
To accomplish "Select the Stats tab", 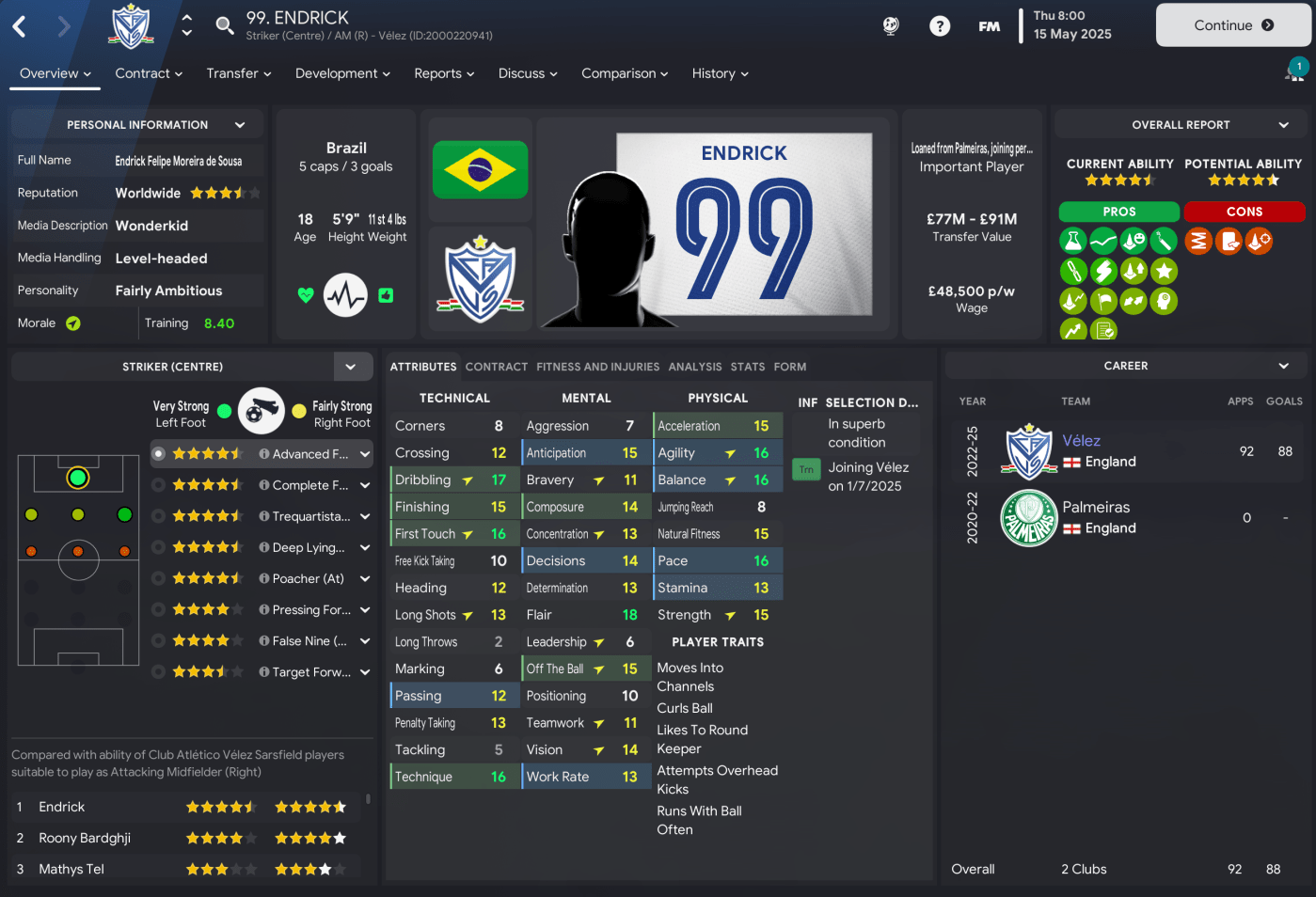I will (x=748, y=367).
